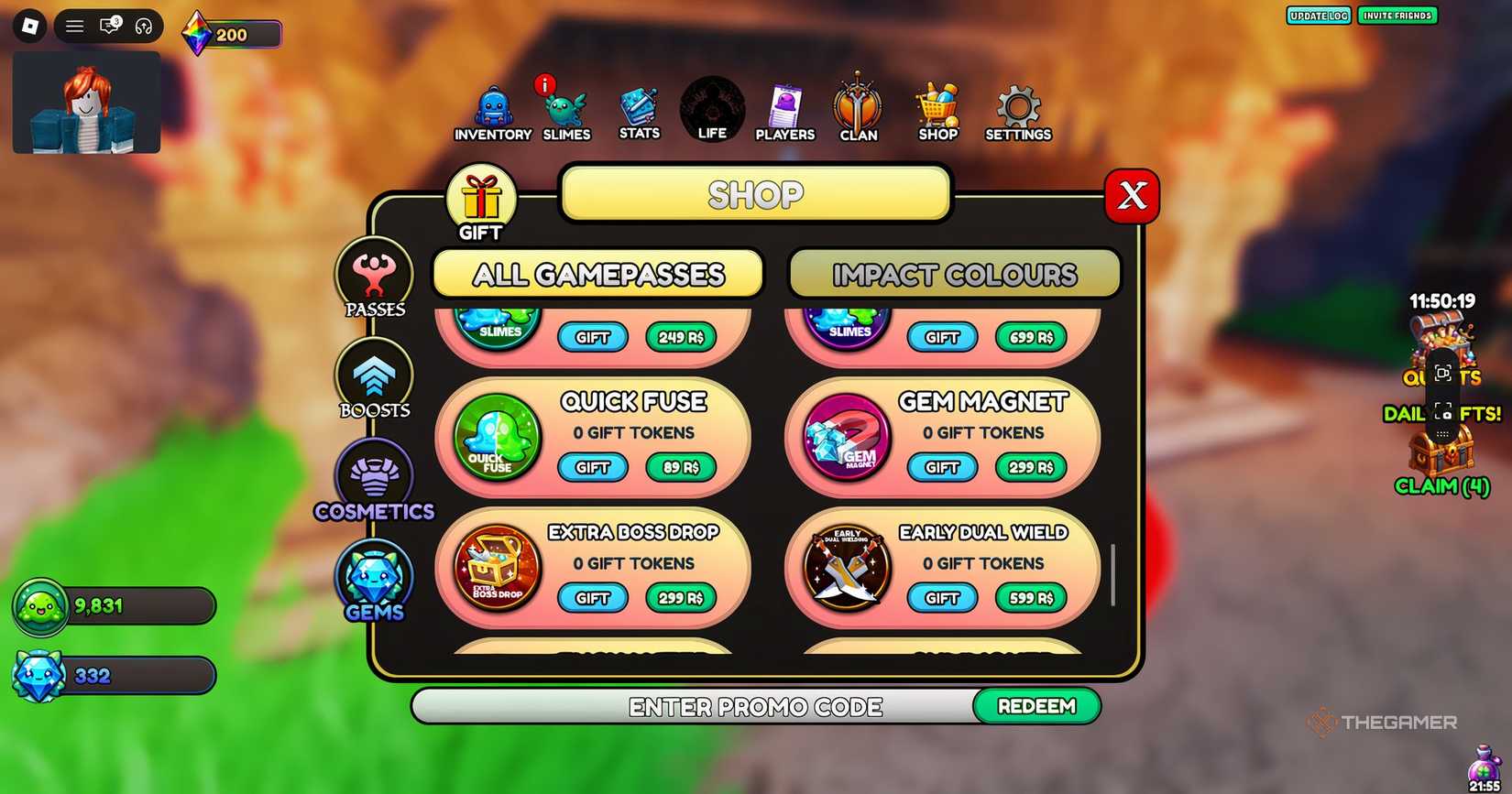Screen dimensions: 1512x794
Task: Select the Stats book icon
Action: pos(639,108)
